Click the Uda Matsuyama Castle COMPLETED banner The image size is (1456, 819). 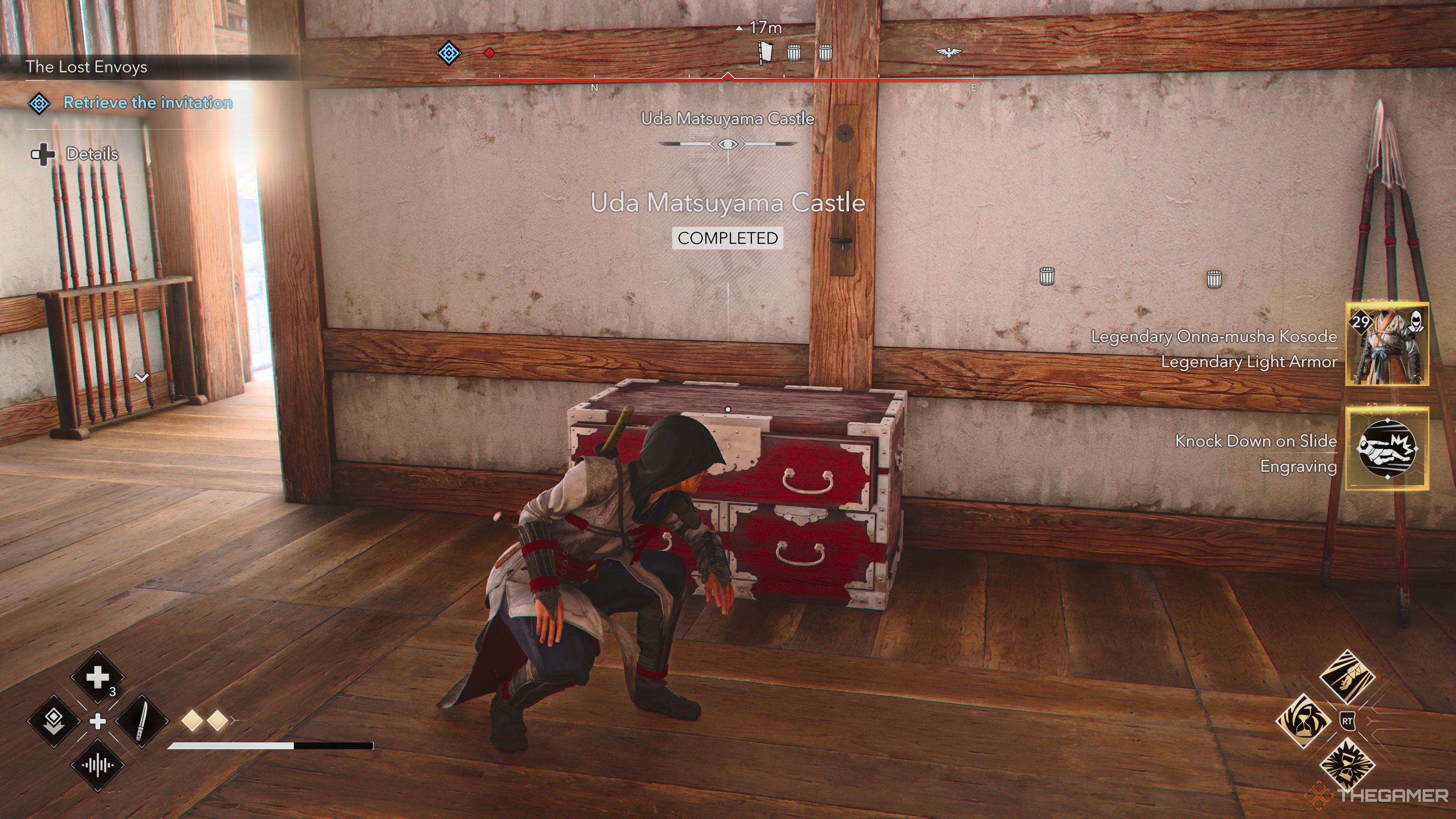pyautogui.click(x=728, y=238)
